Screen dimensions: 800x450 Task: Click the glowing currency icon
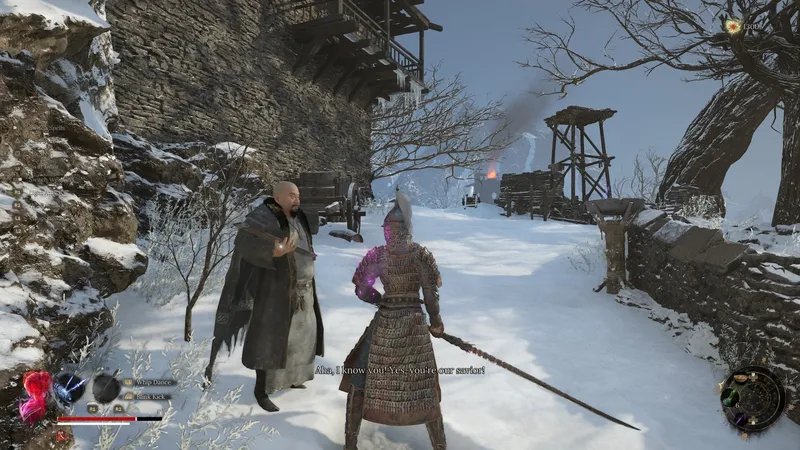tap(733, 27)
